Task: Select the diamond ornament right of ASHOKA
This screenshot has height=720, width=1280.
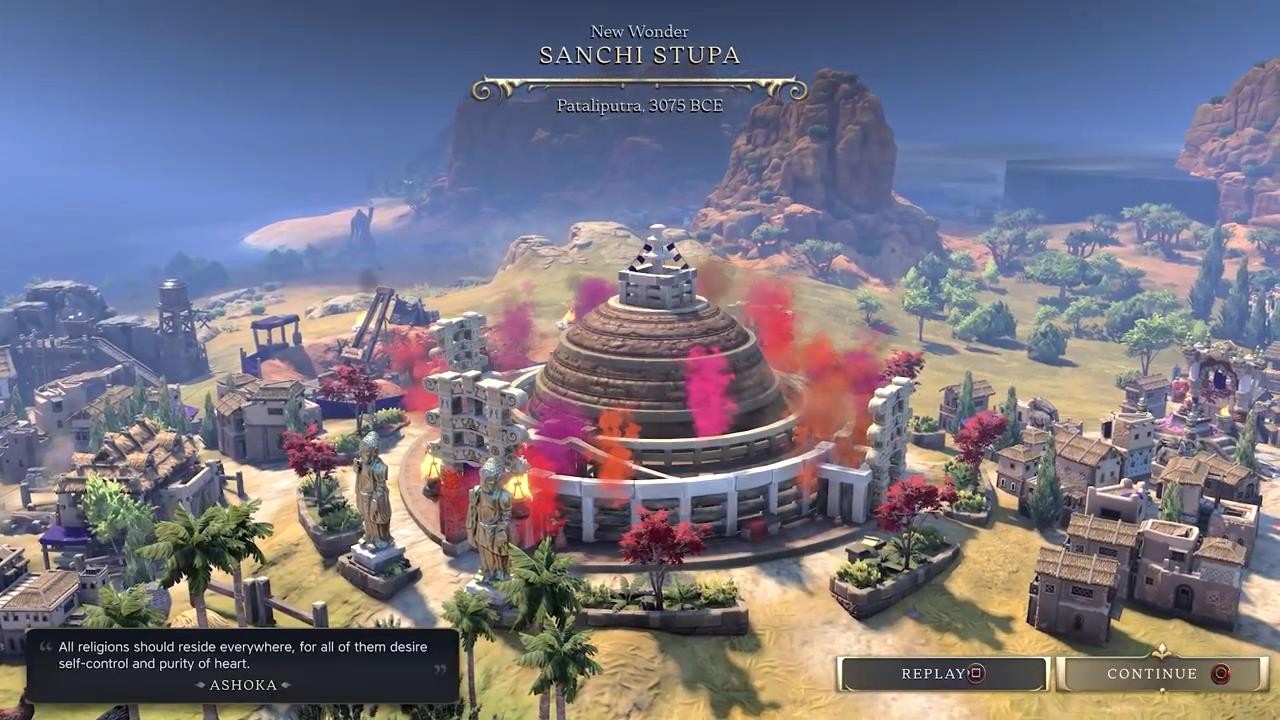Action: [286, 685]
